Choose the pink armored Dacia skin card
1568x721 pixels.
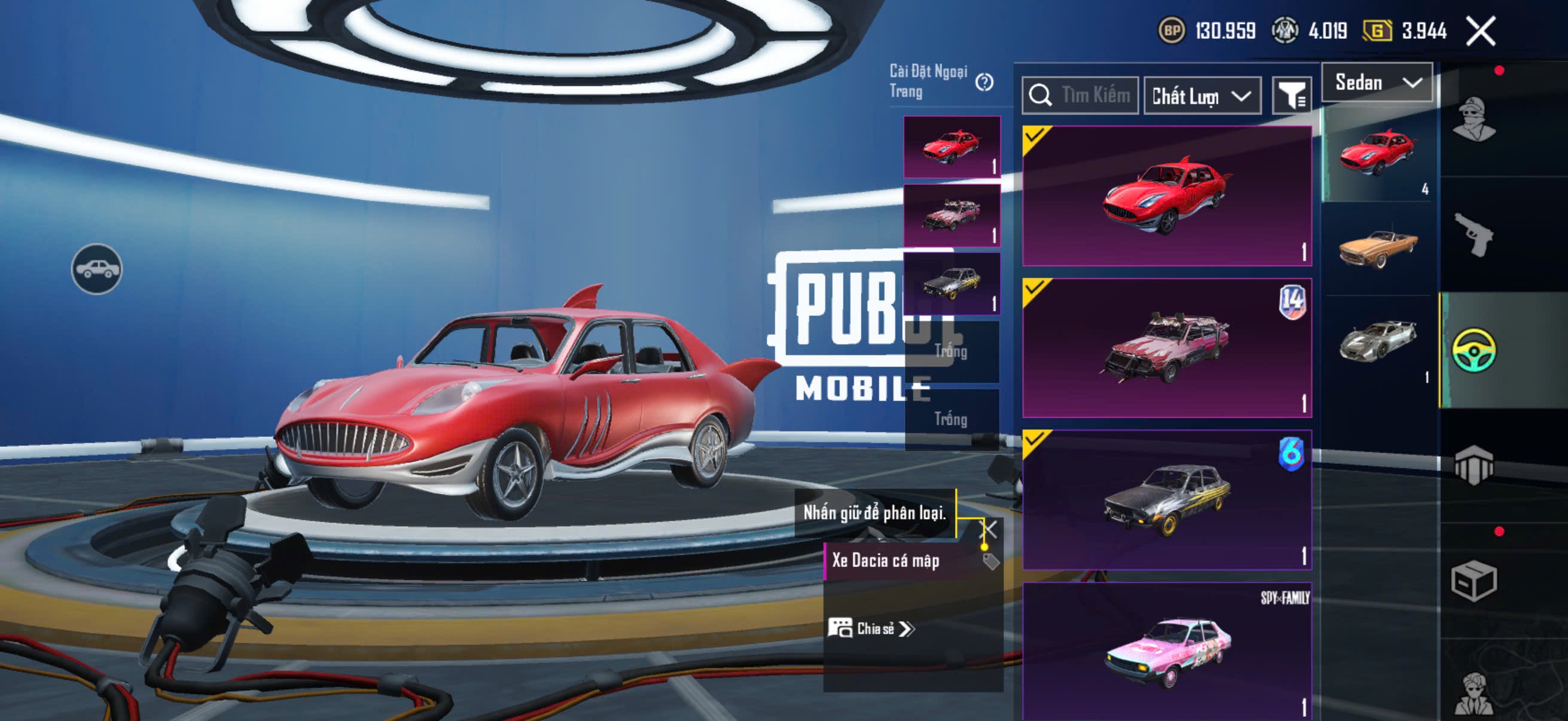[x=1166, y=348]
